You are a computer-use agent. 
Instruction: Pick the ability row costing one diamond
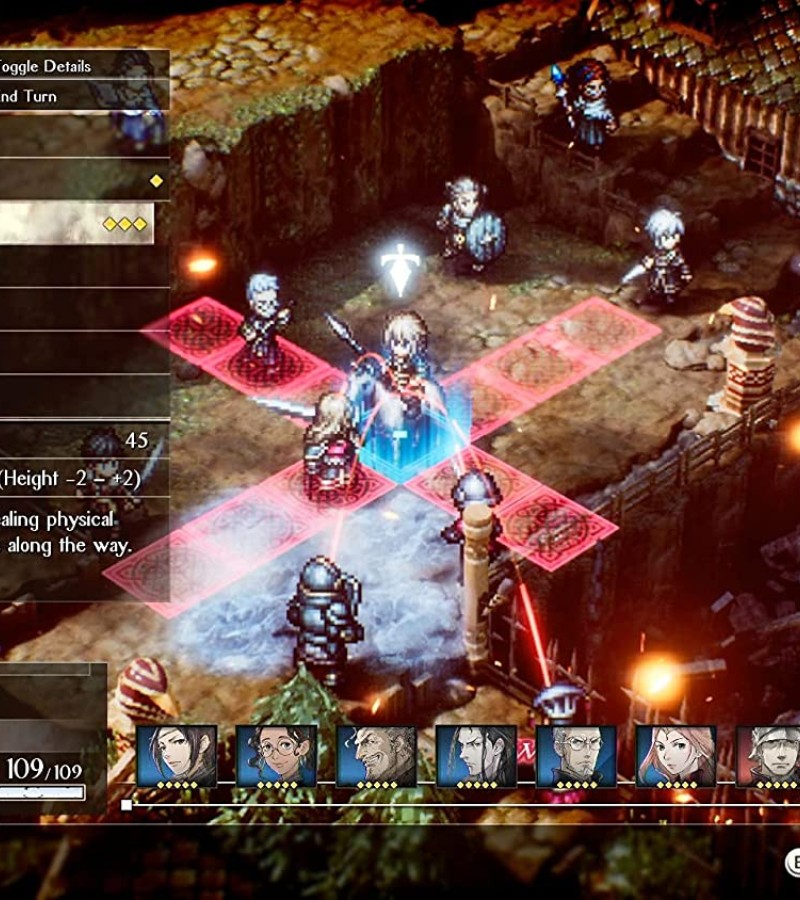[x=82, y=181]
